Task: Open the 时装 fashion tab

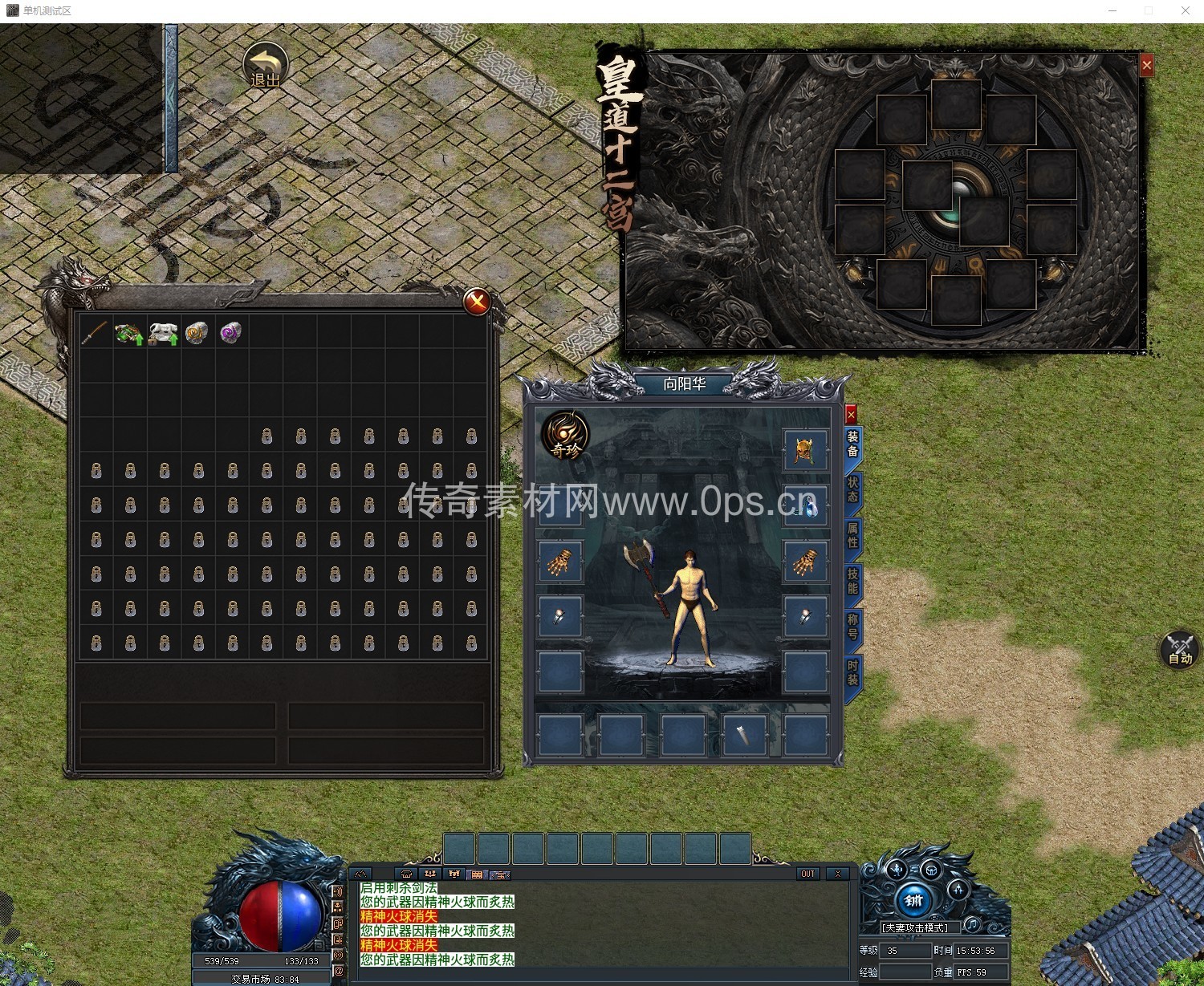Action: tap(852, 672)
